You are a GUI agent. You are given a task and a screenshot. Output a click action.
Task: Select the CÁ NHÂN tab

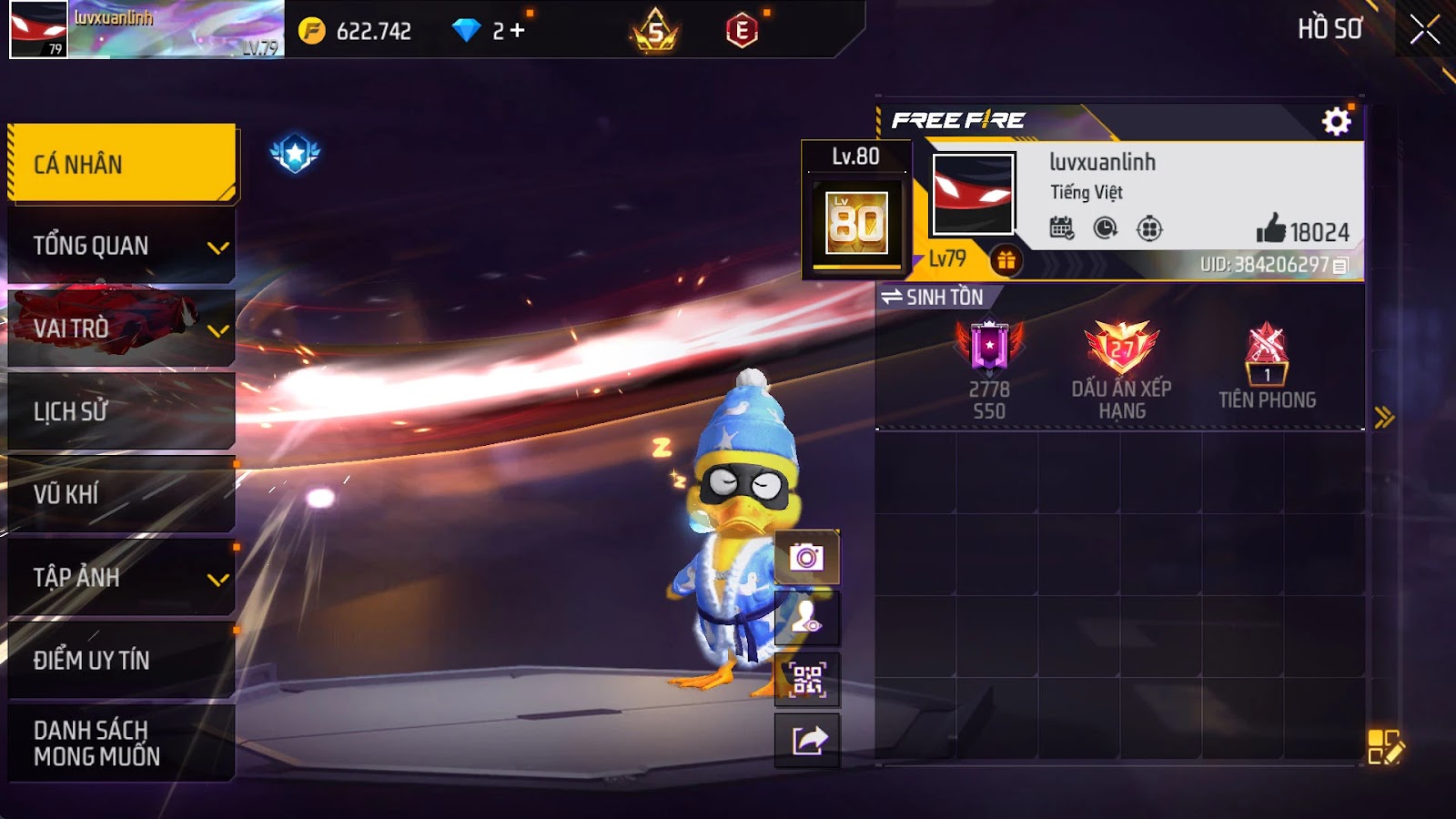pos(121,164)
